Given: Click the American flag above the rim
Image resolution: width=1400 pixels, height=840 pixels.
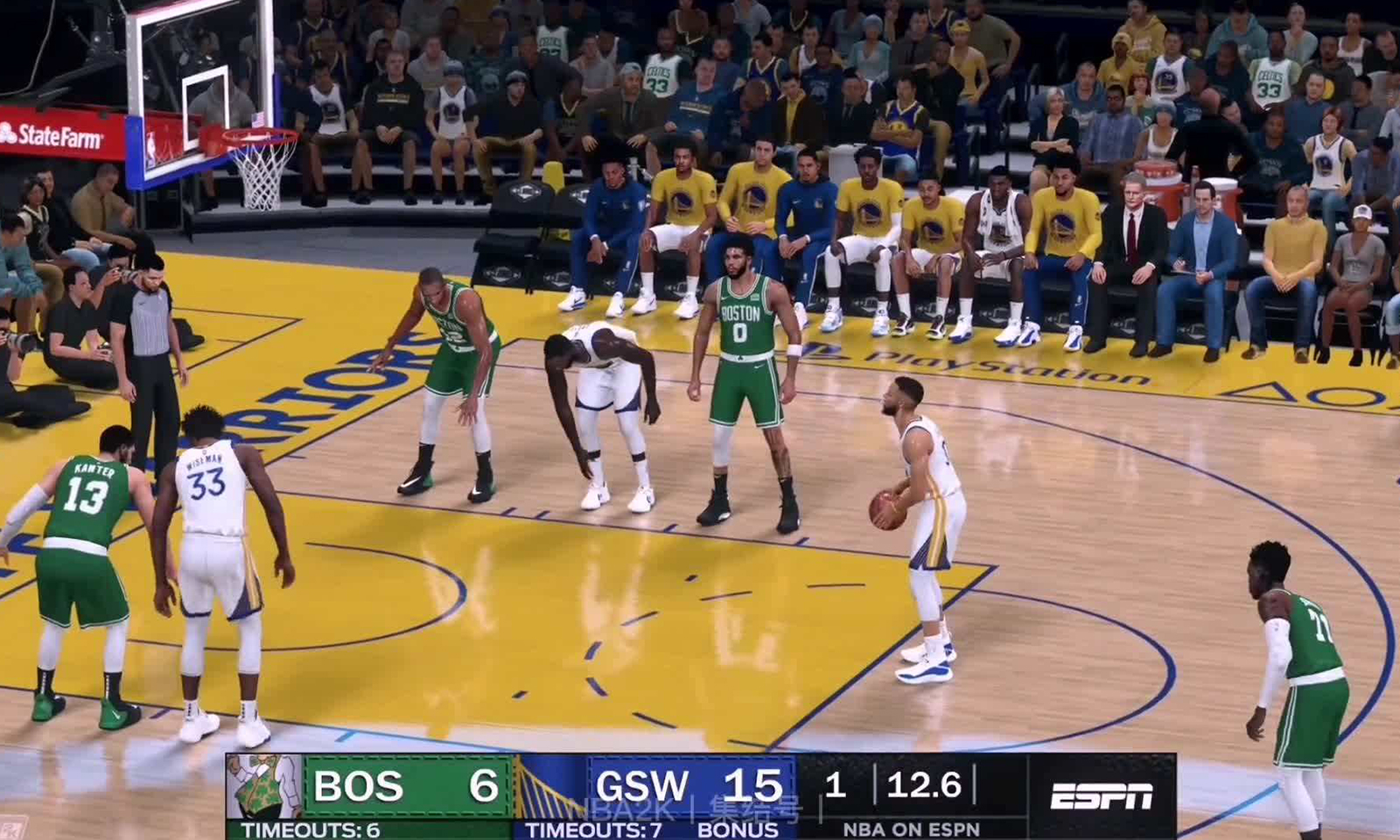Looking at the screenshot, I should pos(256,122).
